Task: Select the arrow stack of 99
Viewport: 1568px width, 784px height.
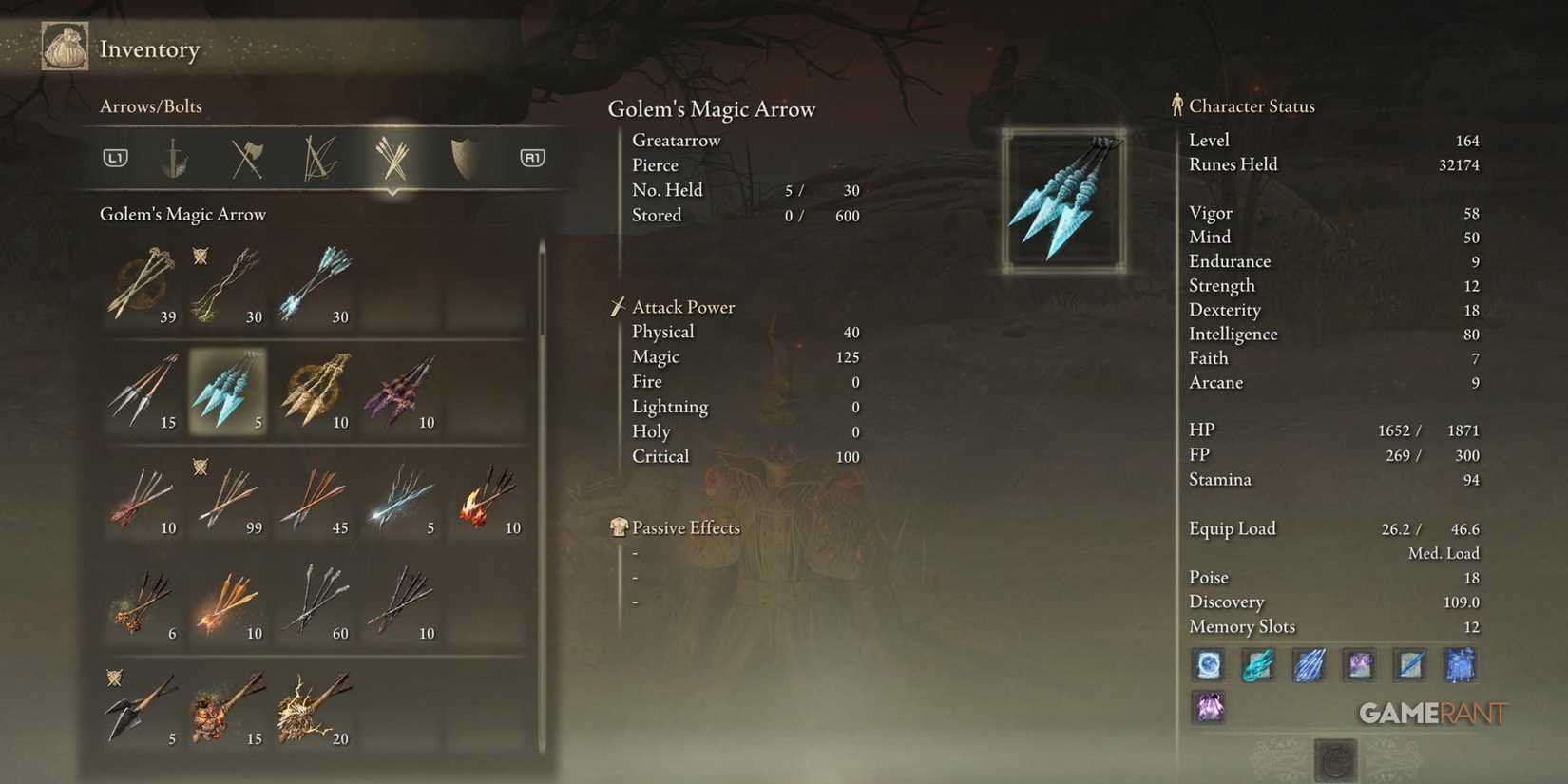Action: (x=228, y=494)
